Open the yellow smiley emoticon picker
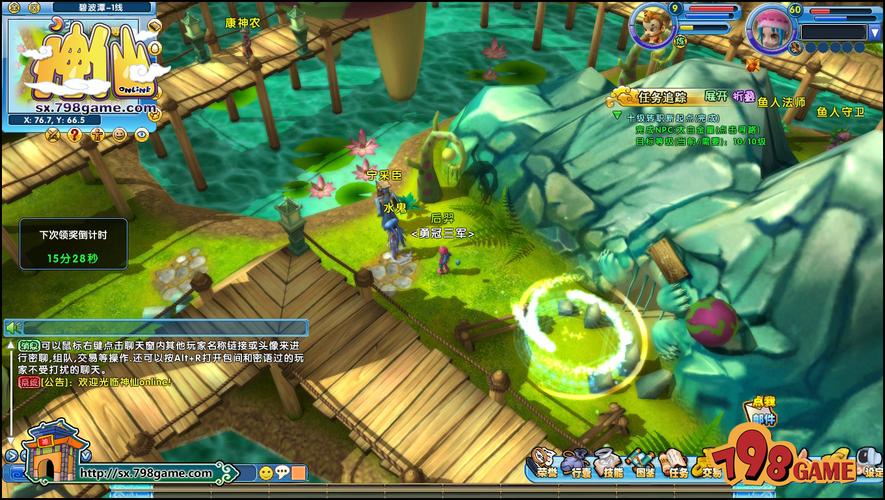This screenshot has width=885, height=500. (x=266, y=473)
